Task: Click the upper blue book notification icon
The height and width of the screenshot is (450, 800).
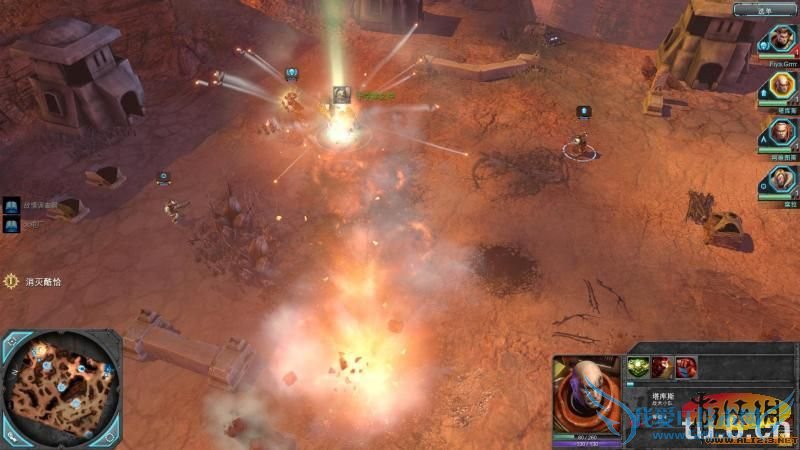Action: point(12,204)
